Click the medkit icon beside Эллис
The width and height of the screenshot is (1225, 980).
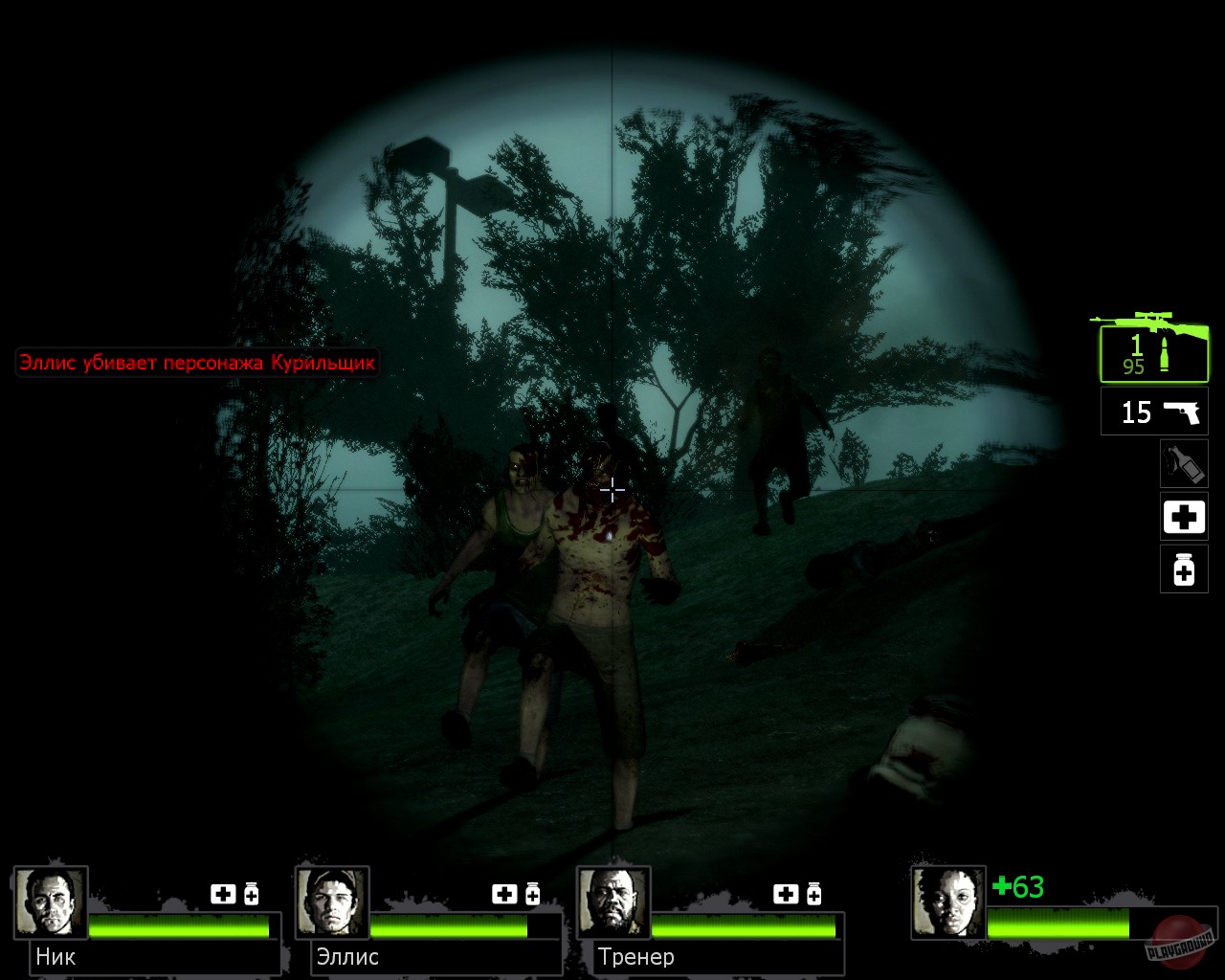(x=503, y=895)
